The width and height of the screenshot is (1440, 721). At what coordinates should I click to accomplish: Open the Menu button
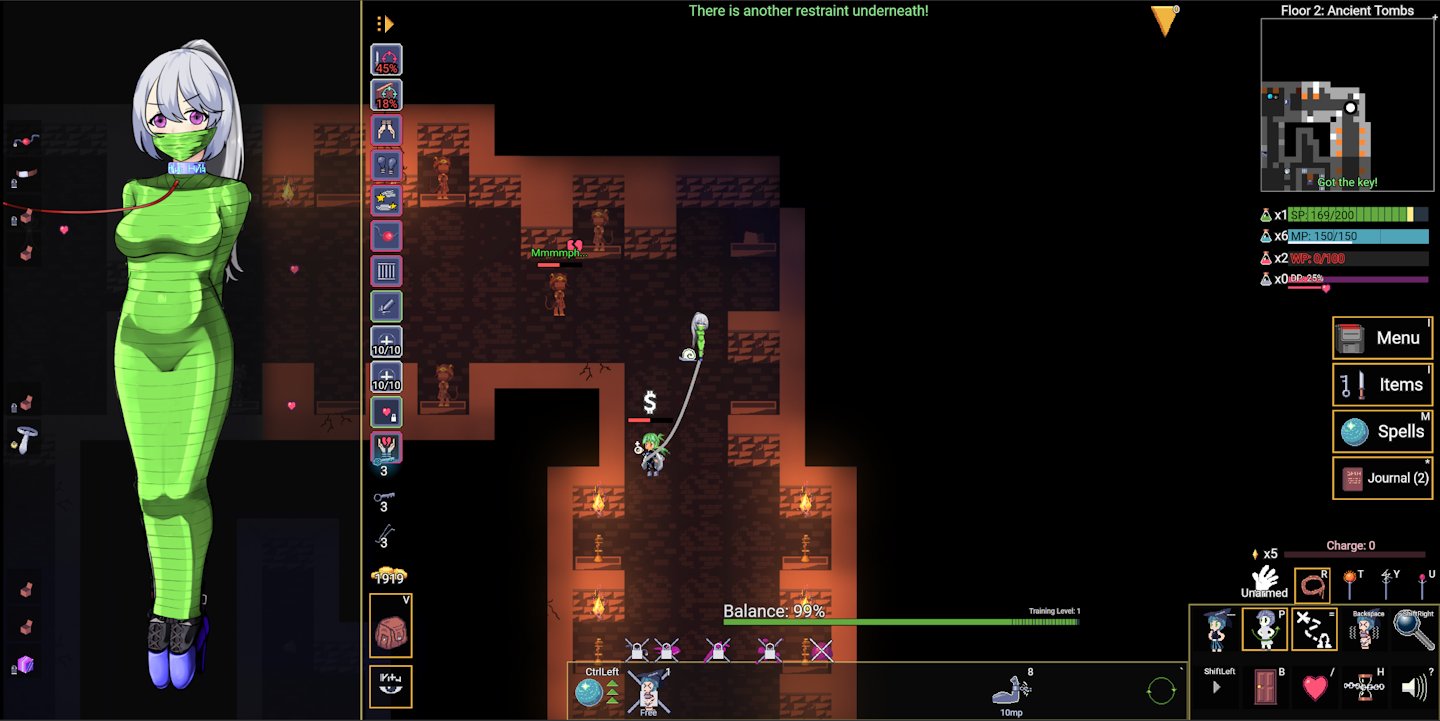coord(1382,338)
